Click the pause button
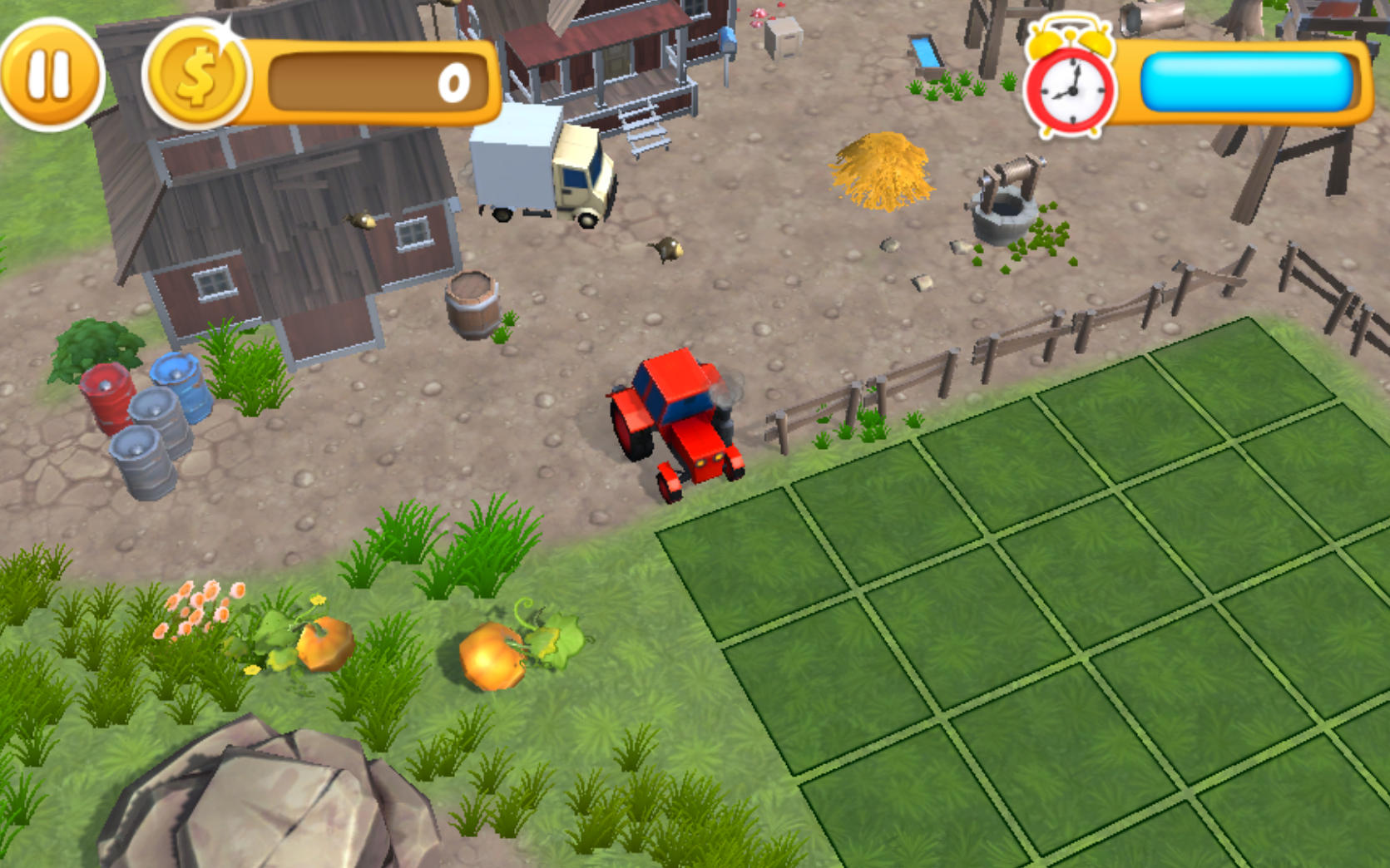 click(x=52, y=71)
